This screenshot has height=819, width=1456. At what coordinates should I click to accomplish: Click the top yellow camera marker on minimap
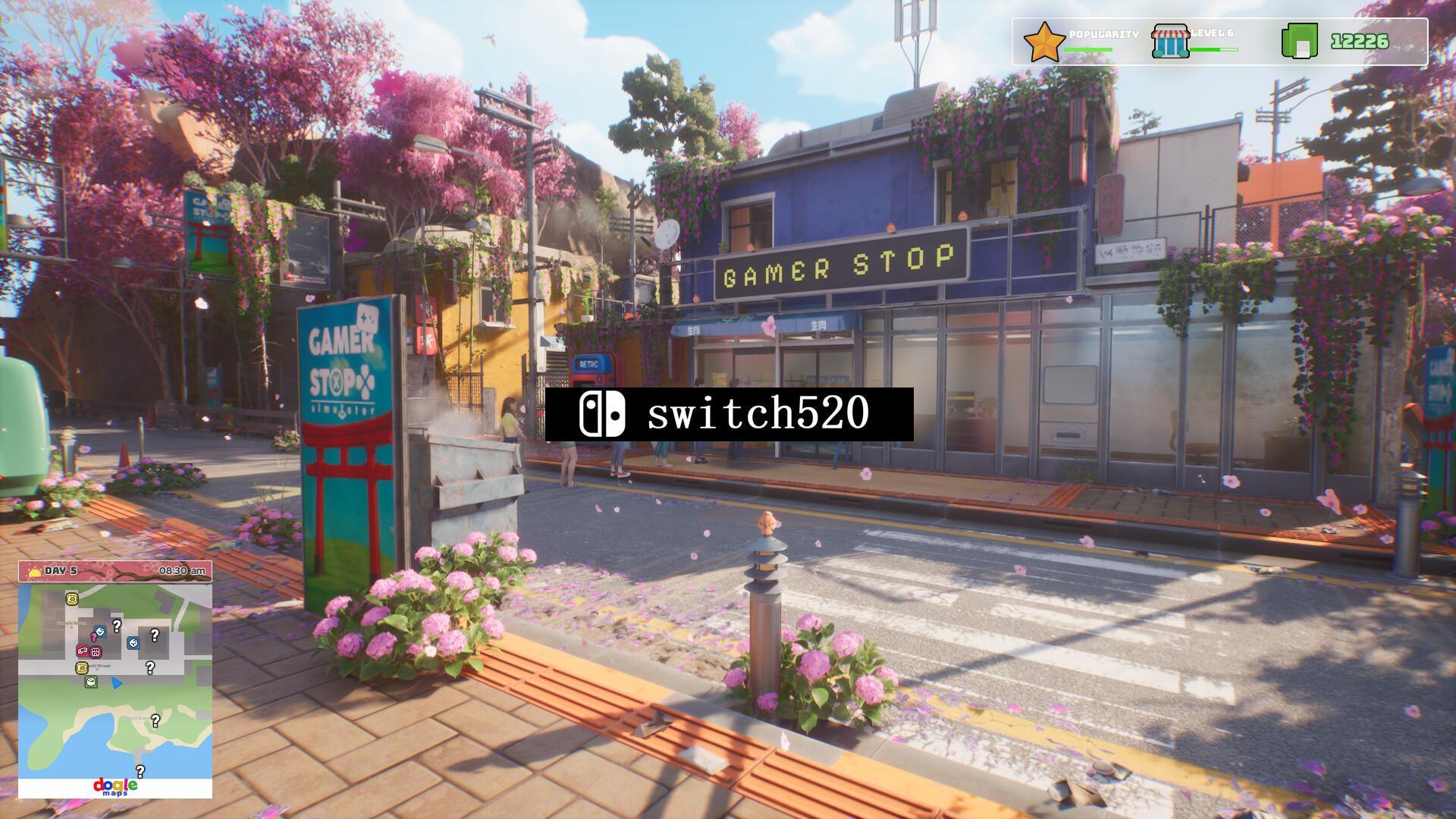(71, 600)
